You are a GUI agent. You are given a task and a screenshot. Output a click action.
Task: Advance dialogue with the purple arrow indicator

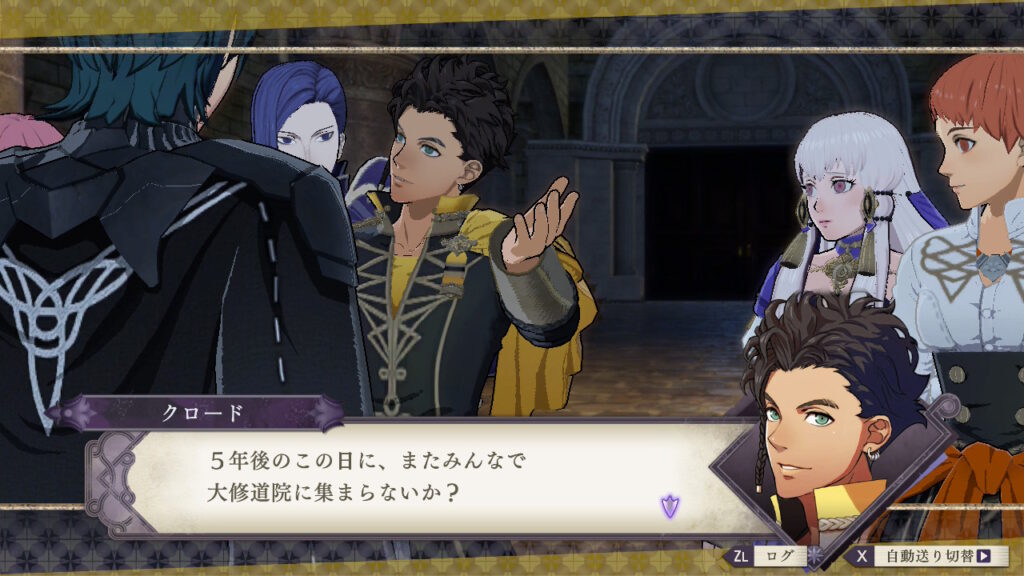[x=669, y=505]
